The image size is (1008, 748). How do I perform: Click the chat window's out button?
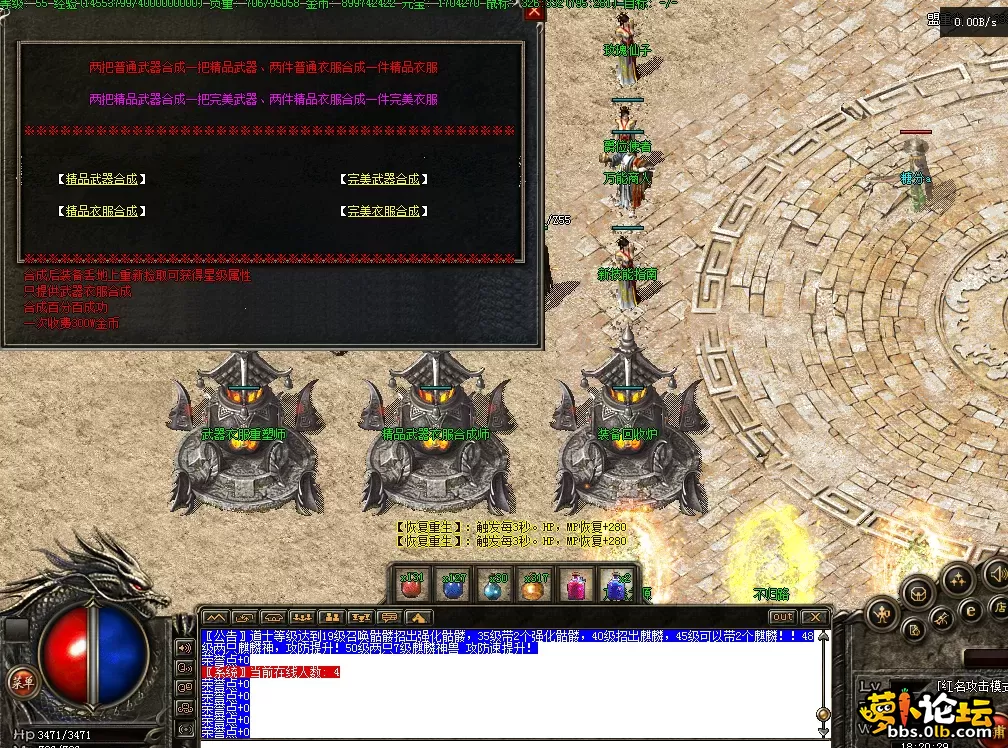click(x=782, y=617)
